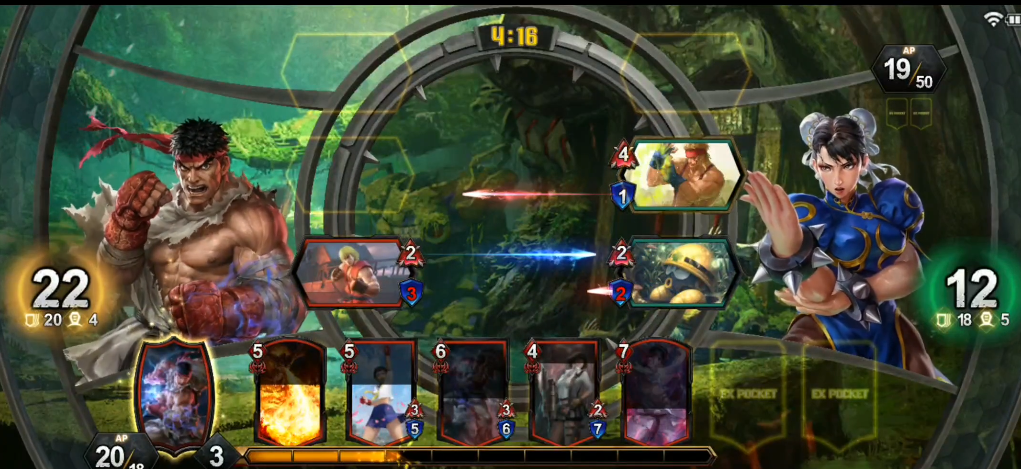Image resolution: width=1021 pixels, height=469 pixels.
Task: Select the Ken unit card on the field
Action: (350, 272)
